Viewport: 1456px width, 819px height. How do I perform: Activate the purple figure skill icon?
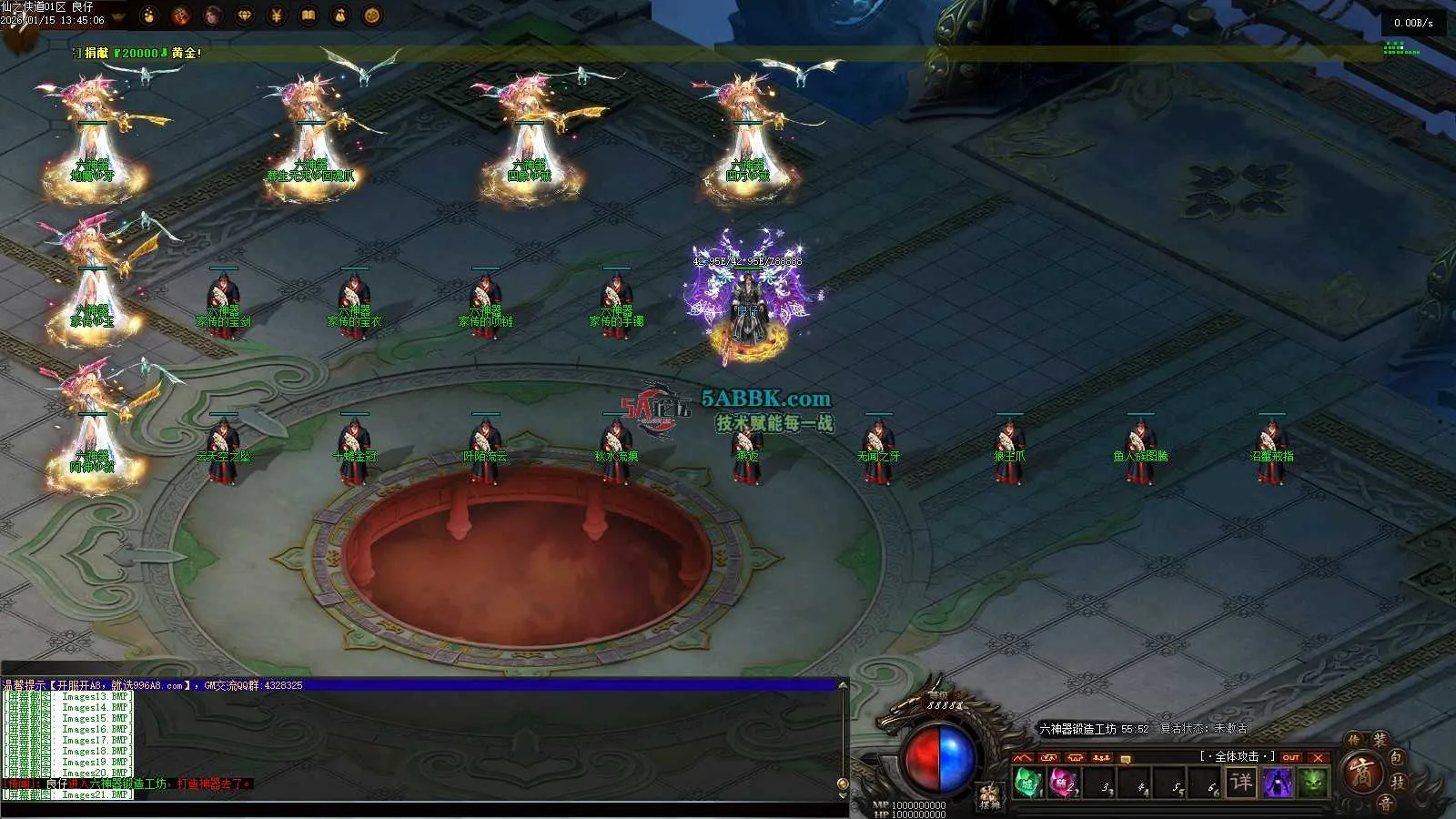1278,782
